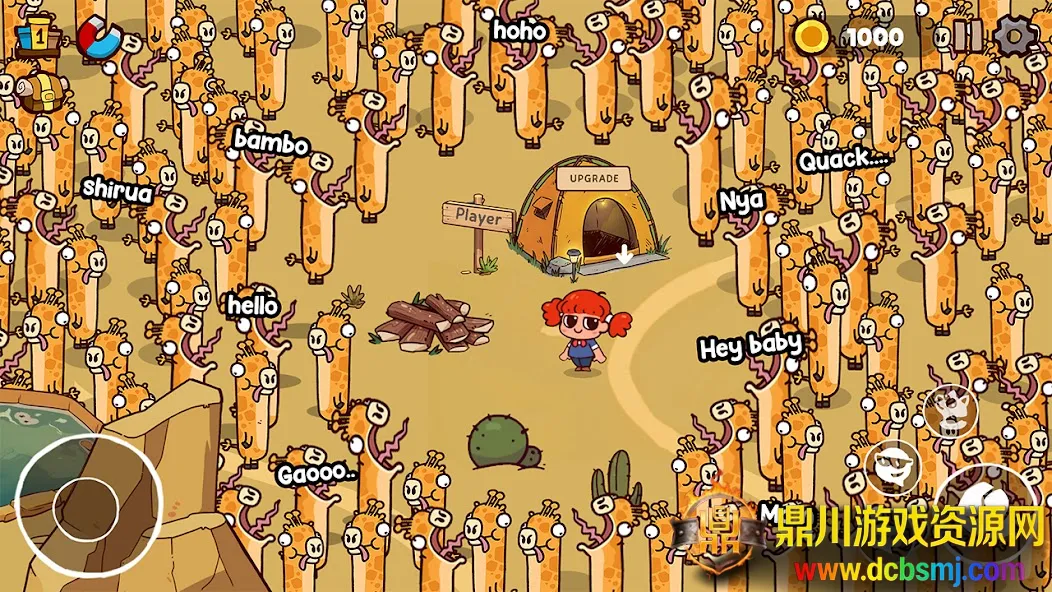Tap the cow skill button

click(948, 409)
